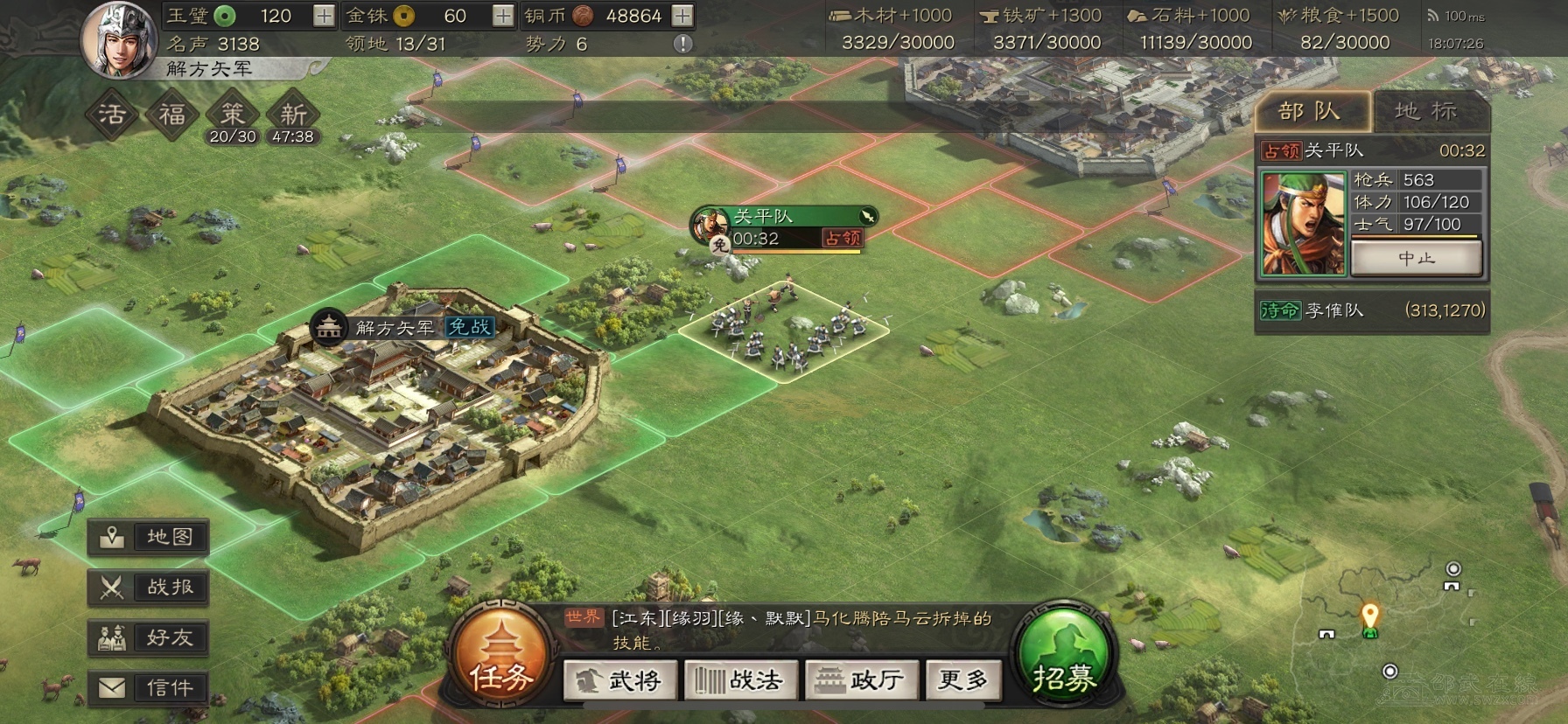
Task: Open the 政厅 government hall menu
Action: pyautogui.click(x=861, y=680)
